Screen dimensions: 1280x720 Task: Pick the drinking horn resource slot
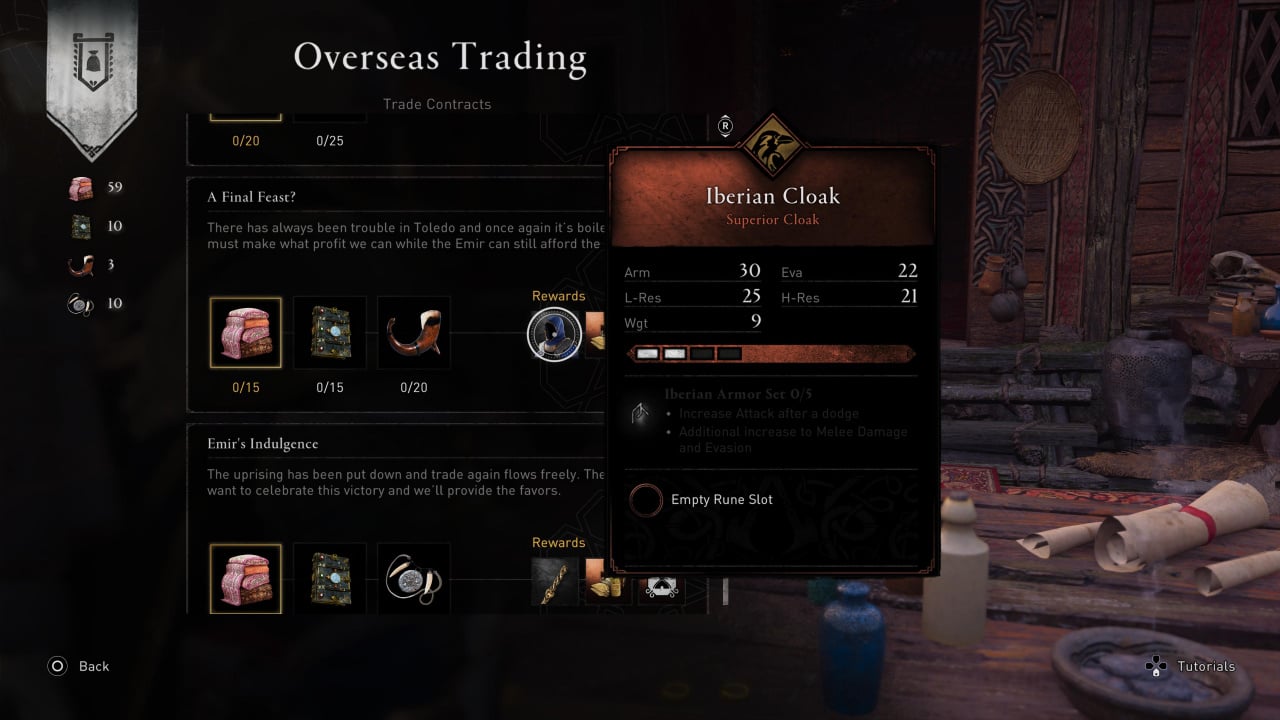coord(414,333)
